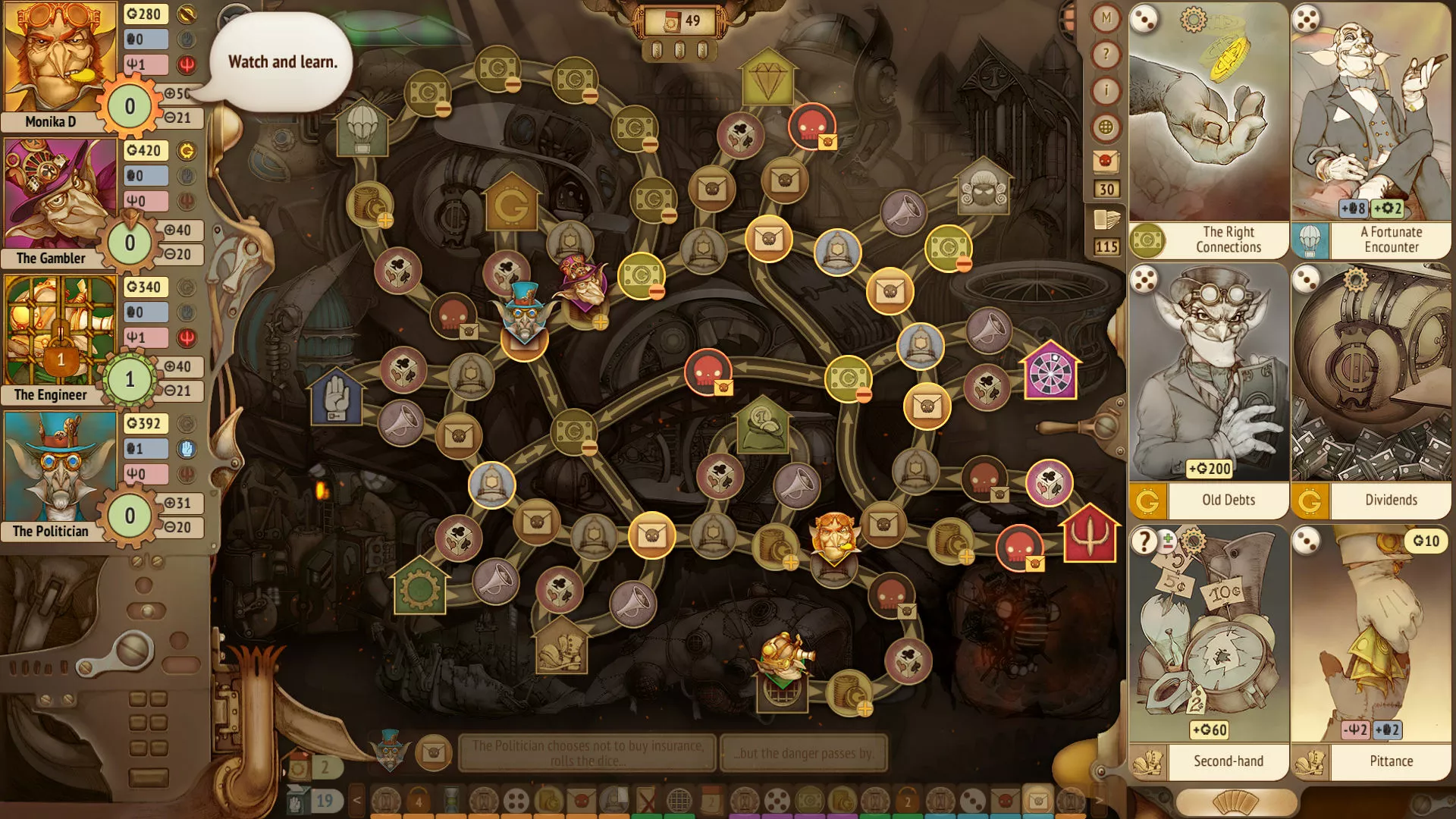
Task: Click the highlighted letter entry in event log
Action: (1037, 800)
